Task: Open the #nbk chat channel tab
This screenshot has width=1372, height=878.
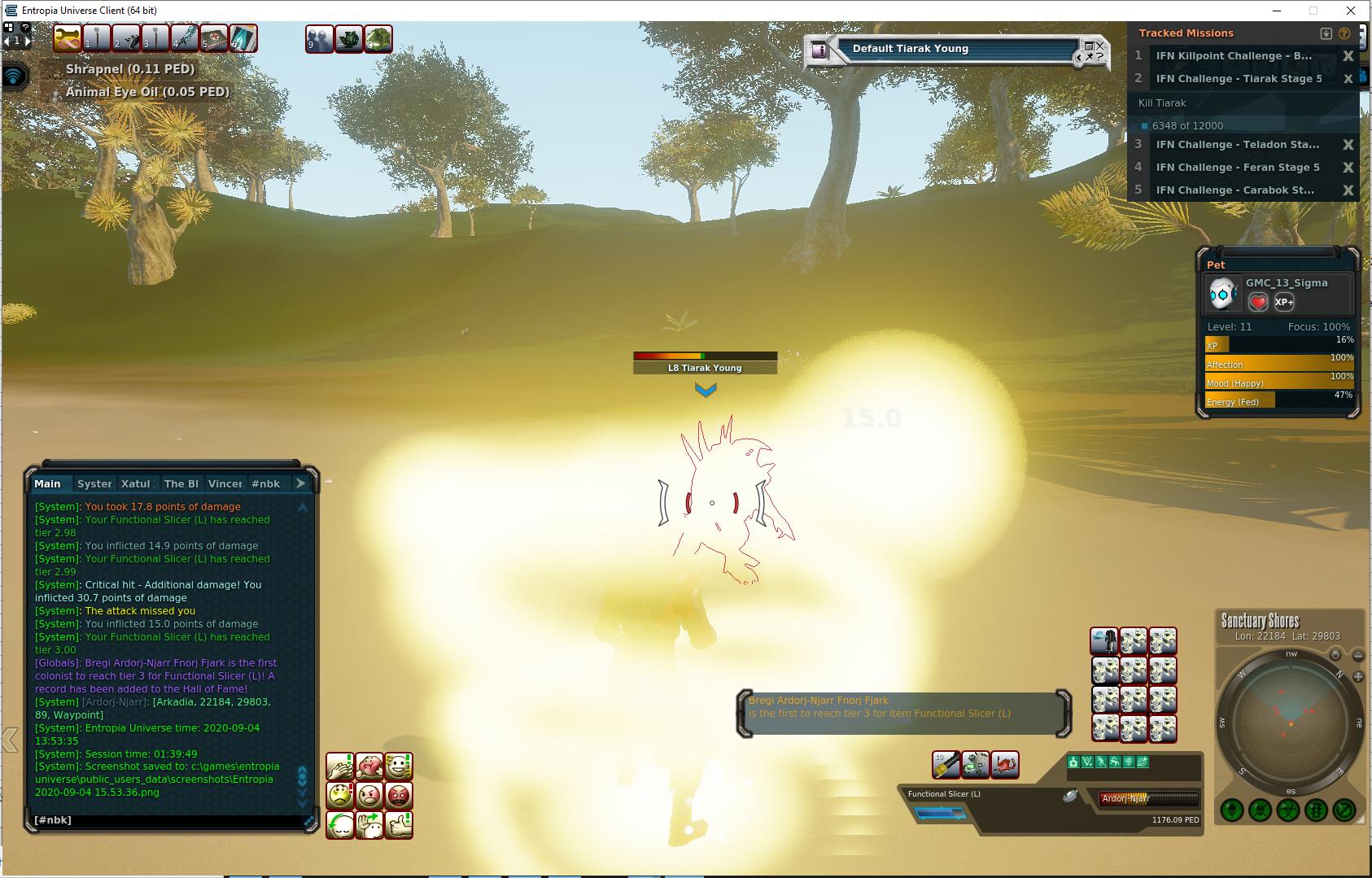Action: [265, 483]
